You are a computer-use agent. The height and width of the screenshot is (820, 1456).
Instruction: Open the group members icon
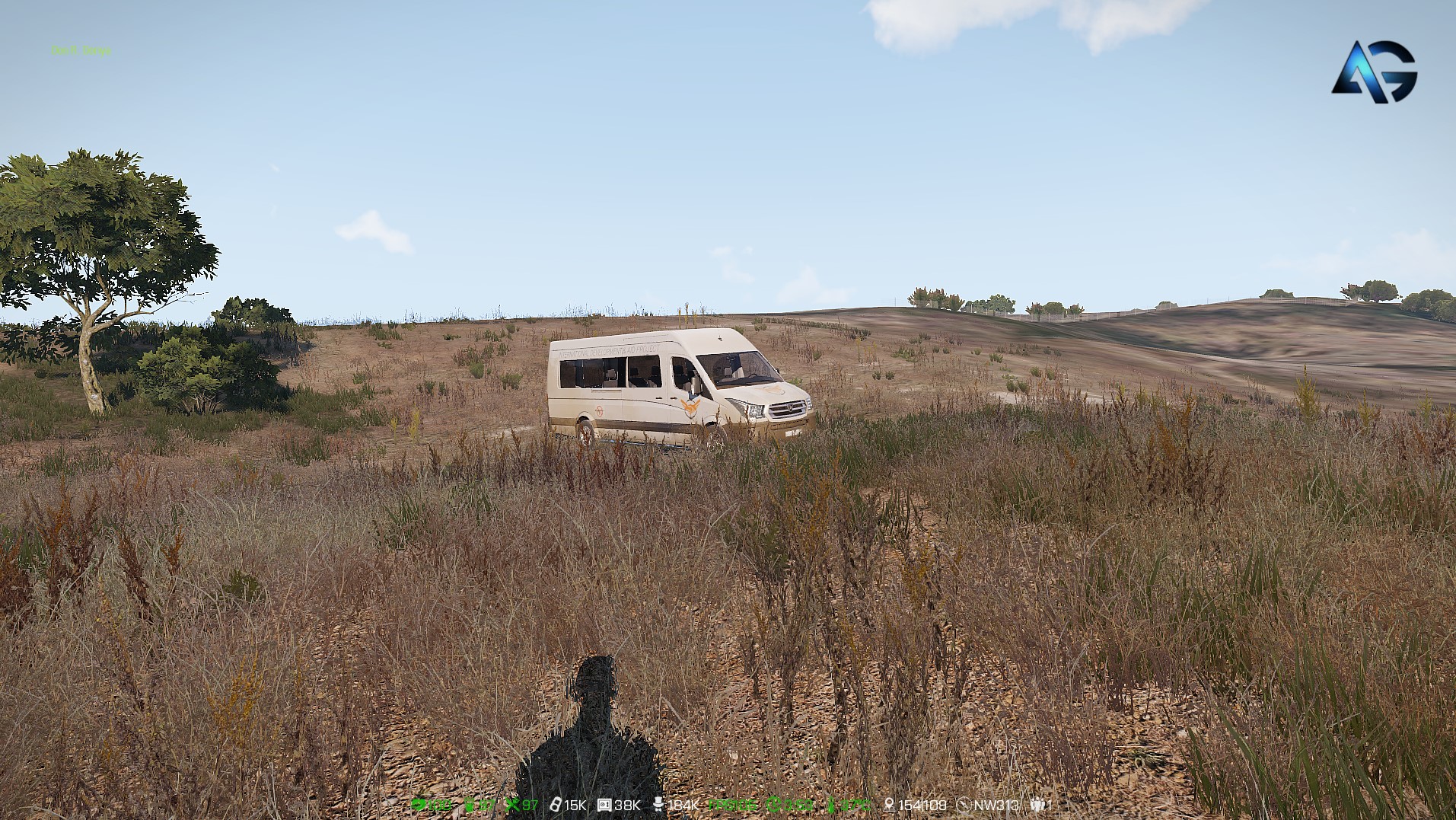(x=1037, y=805)
